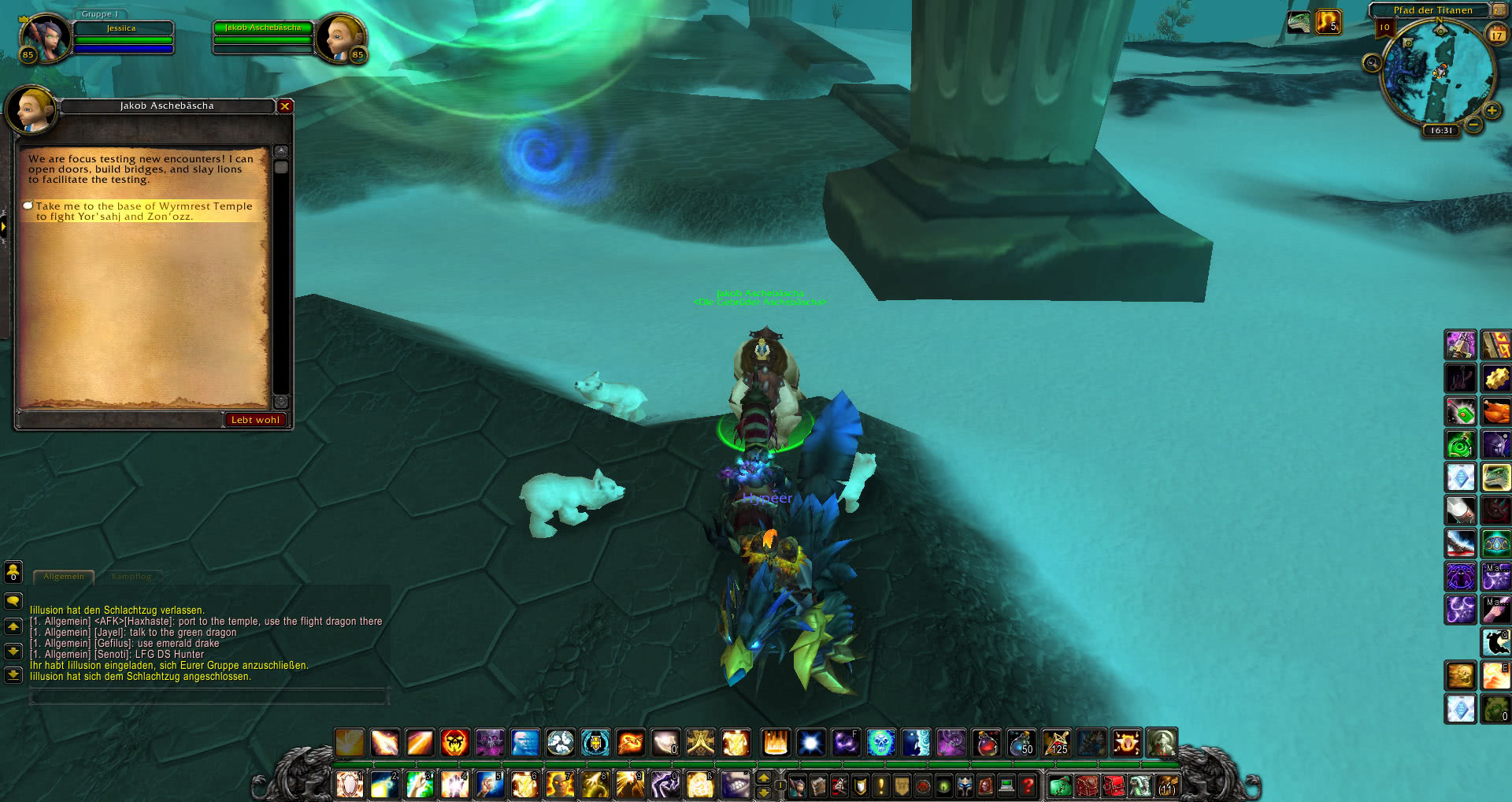Click the target portrait of Jakob Aschebäscha

[x=340, y=37]
